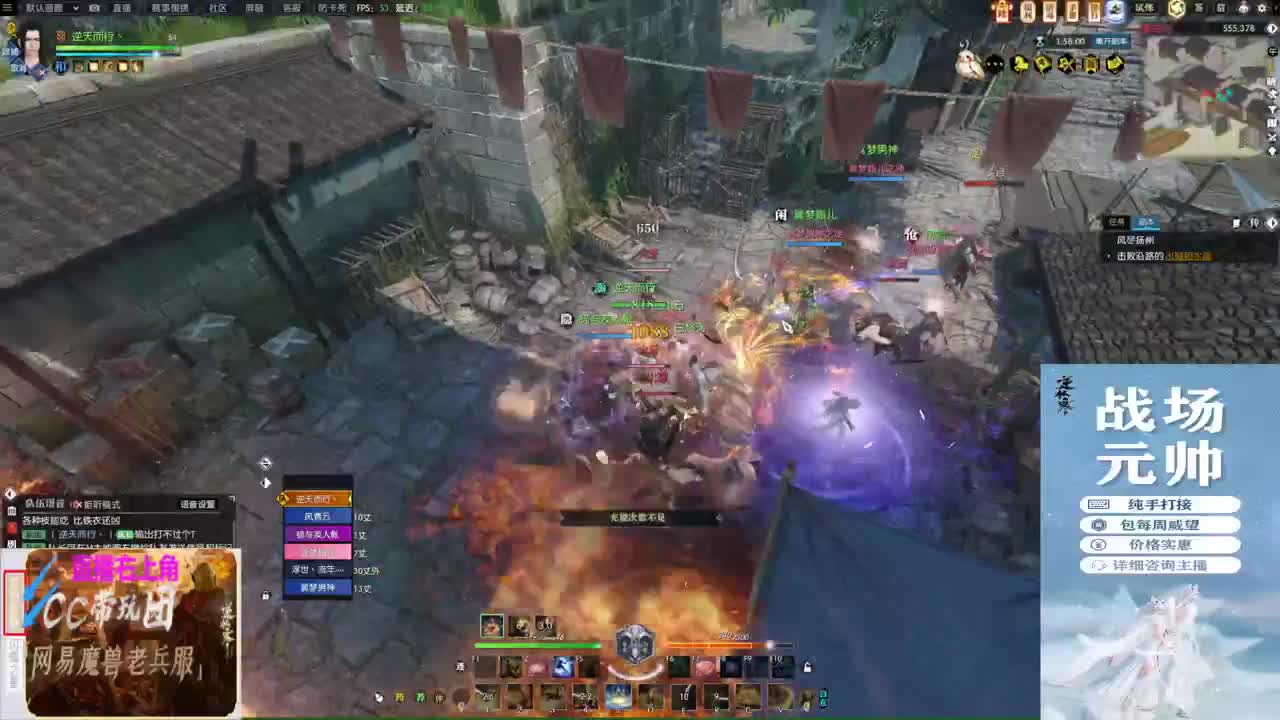
Task: Toggle the lock icon beside the skill bar
Action: point(807,667)
